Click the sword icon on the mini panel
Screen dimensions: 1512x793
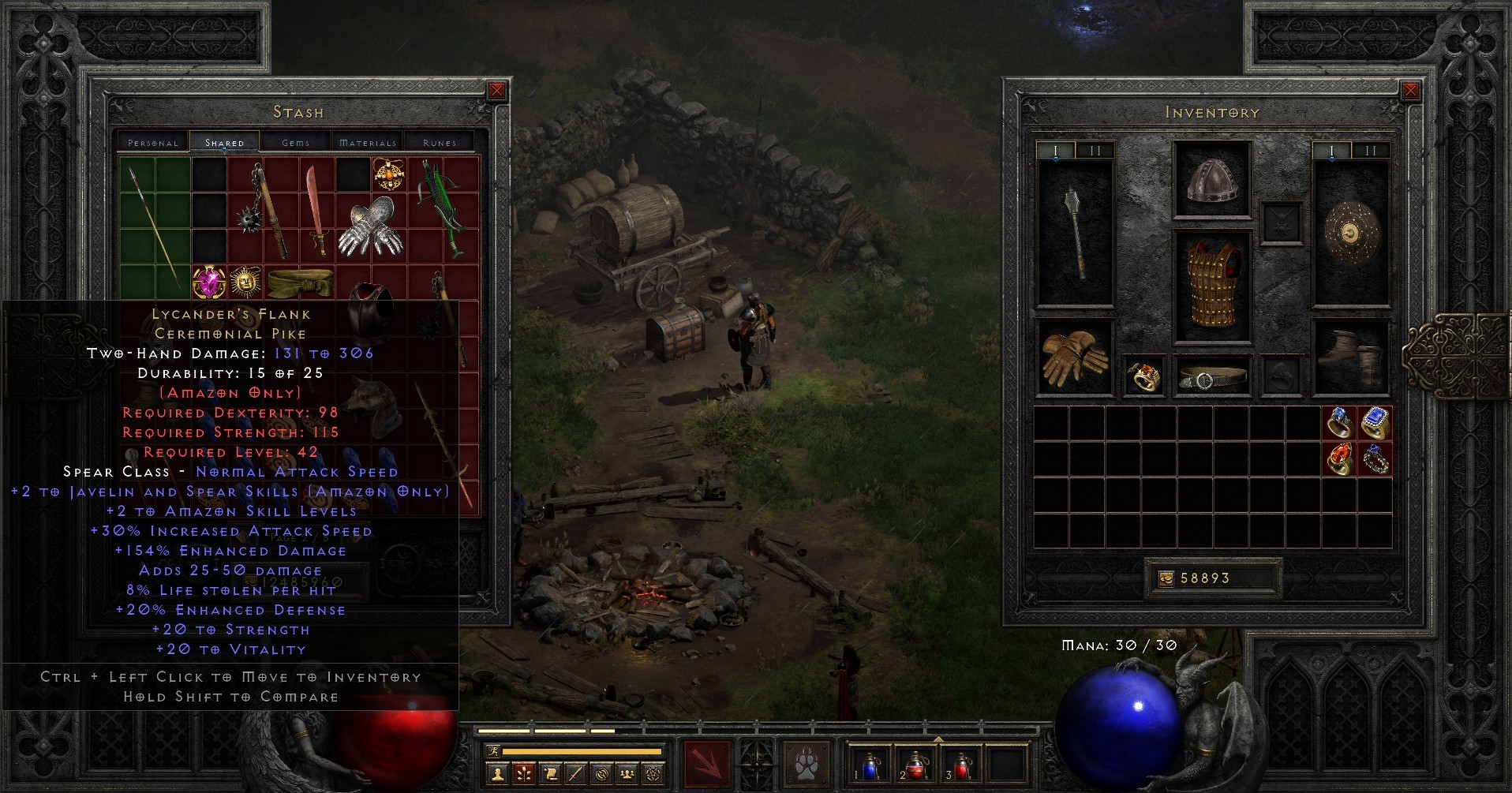(574, 774)
